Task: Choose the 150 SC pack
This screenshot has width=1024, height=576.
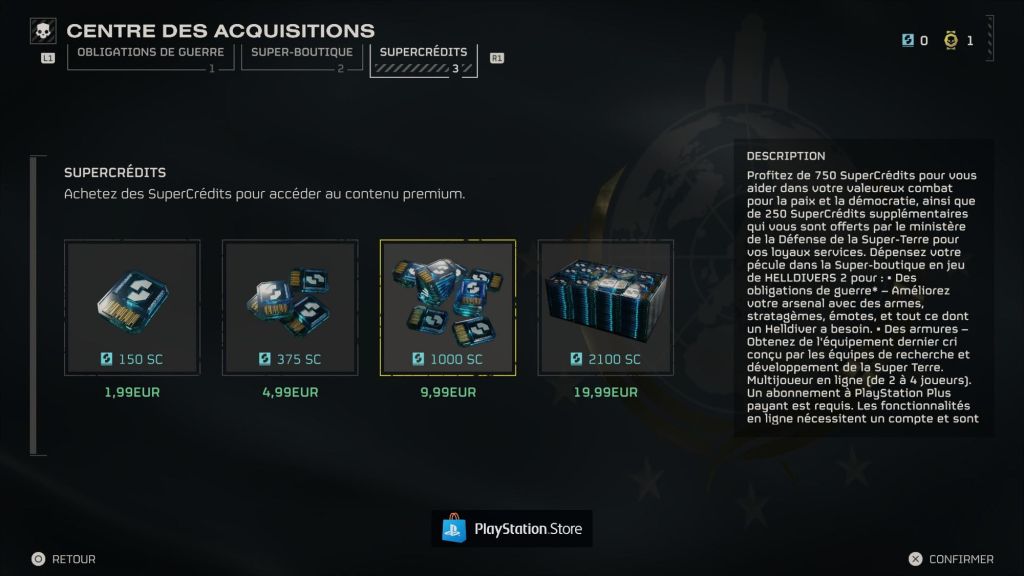Action: [132, 307]
